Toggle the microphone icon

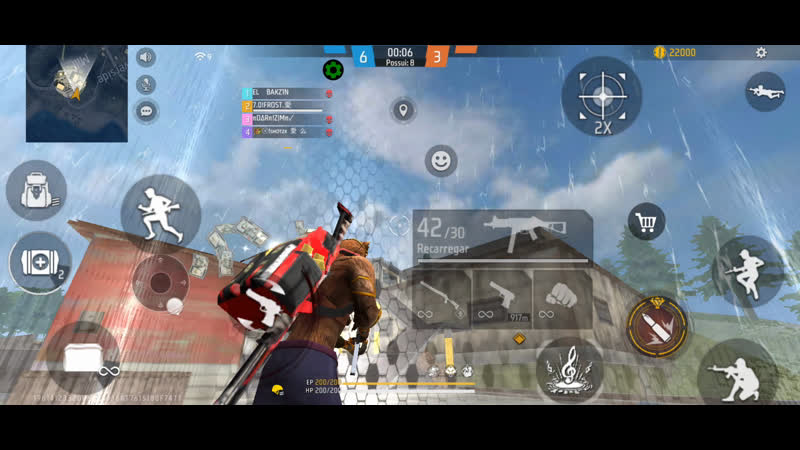coord(146,84)
